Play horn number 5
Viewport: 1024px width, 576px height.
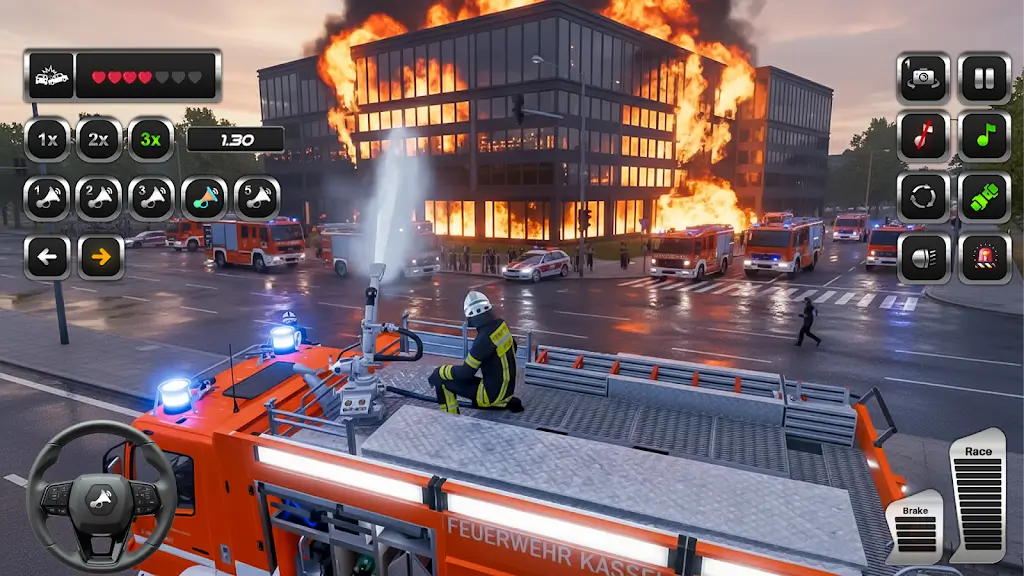click(x=257, y=198)
